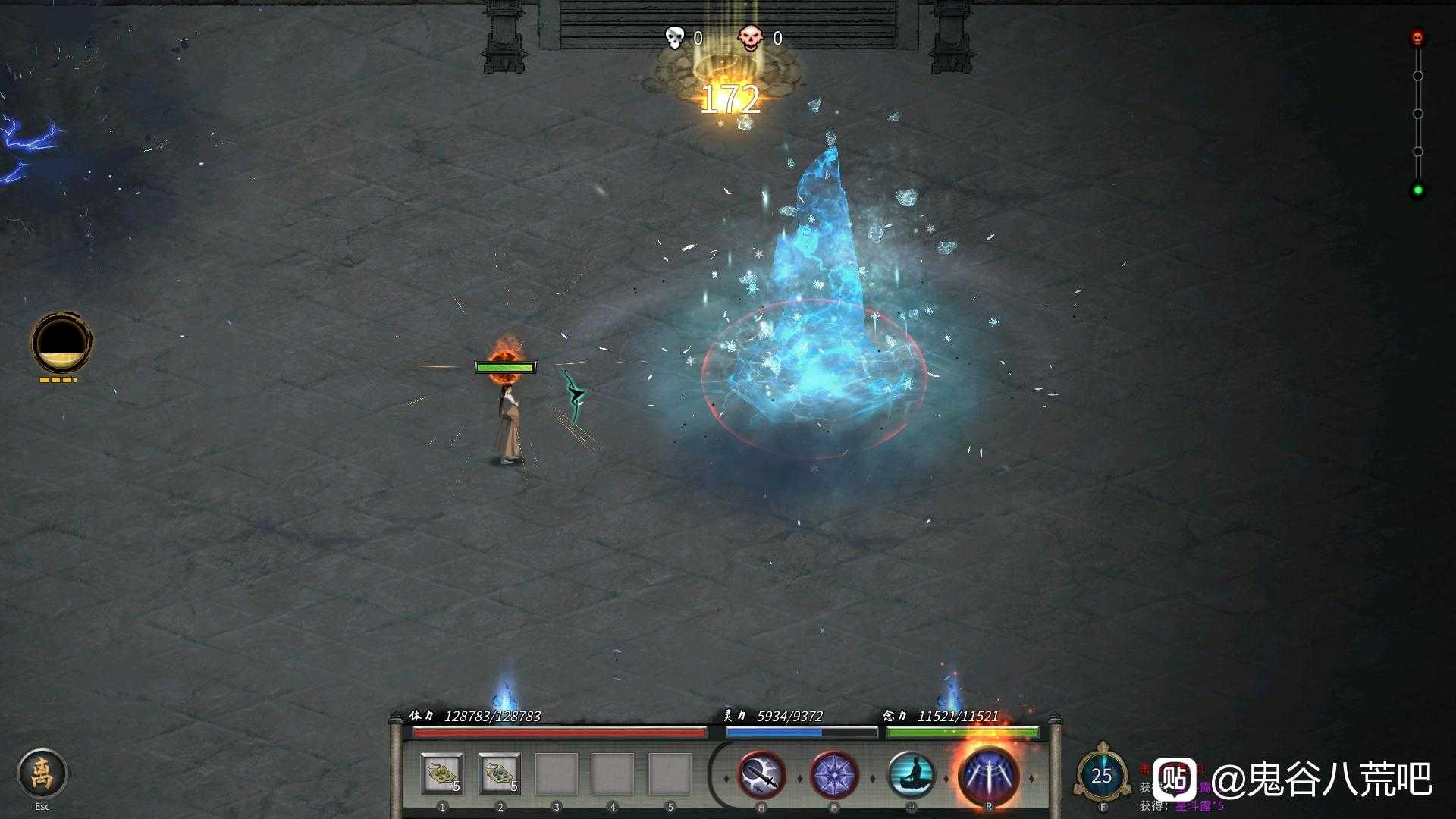Screen dimensions: 1456x819
Task: Use the leaf item in hotbar slot 2
Action: pos(500,774)
